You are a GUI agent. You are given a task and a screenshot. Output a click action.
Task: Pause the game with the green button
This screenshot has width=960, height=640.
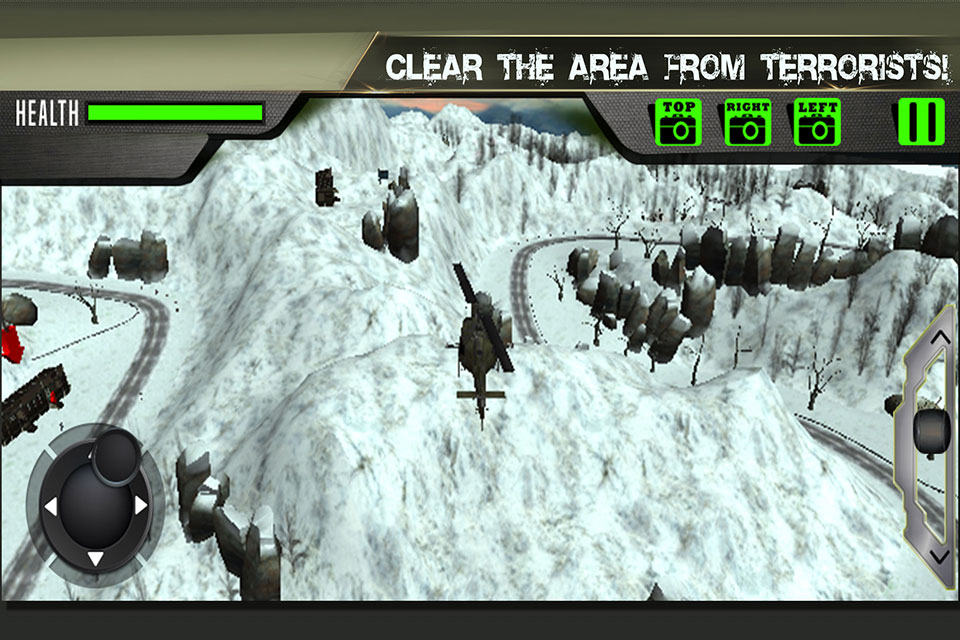click(920, 121)
